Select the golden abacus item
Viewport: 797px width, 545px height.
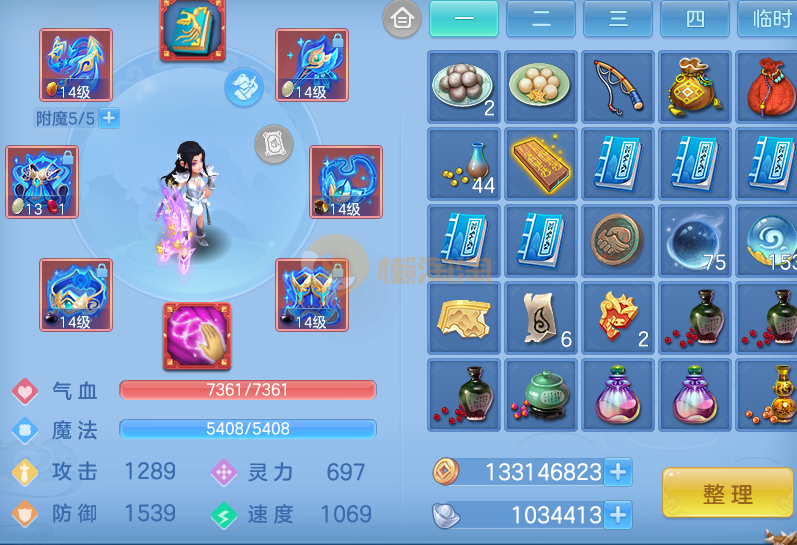point(541,163)
